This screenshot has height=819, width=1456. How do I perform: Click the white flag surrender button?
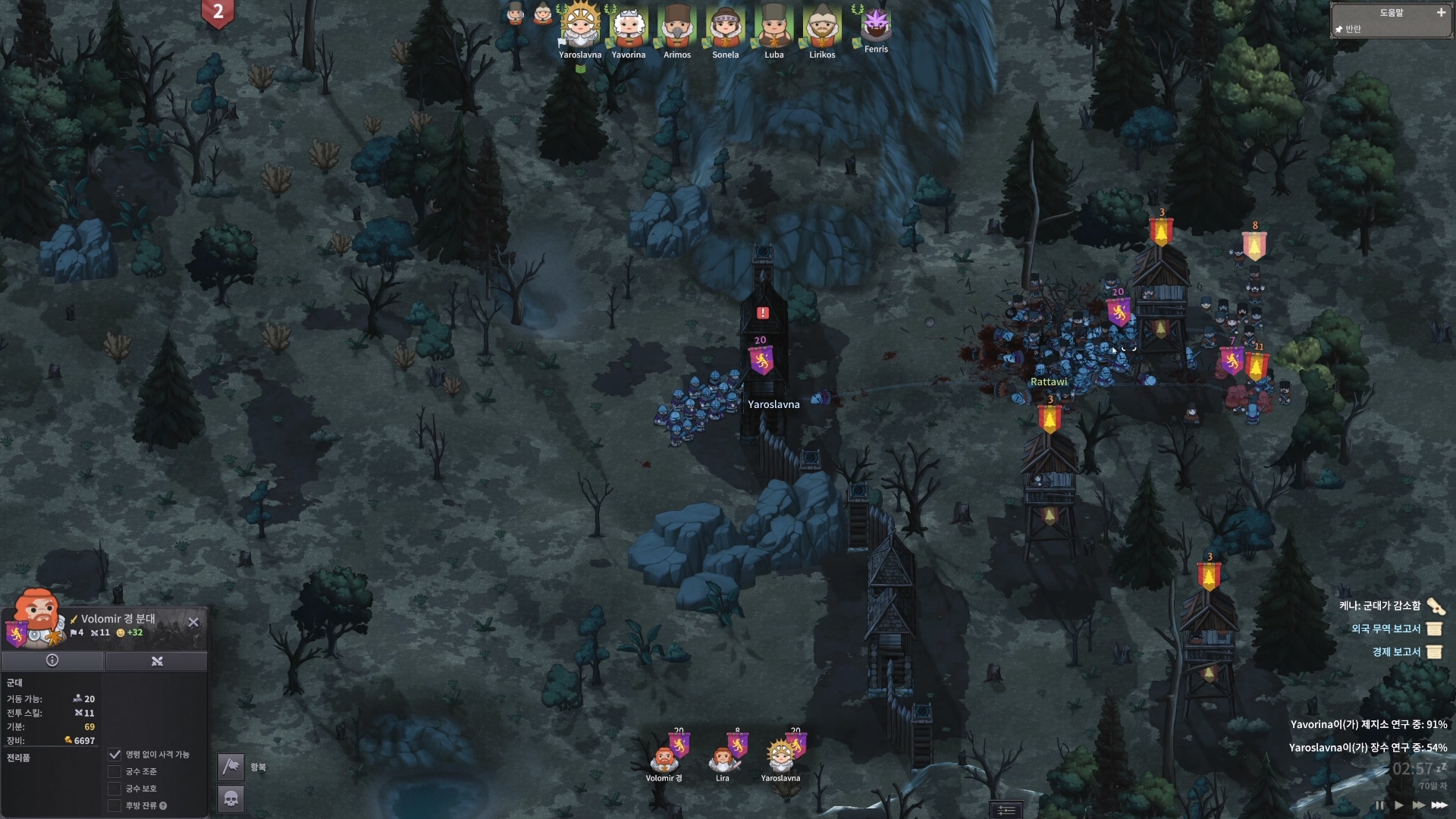coord(231,767)
